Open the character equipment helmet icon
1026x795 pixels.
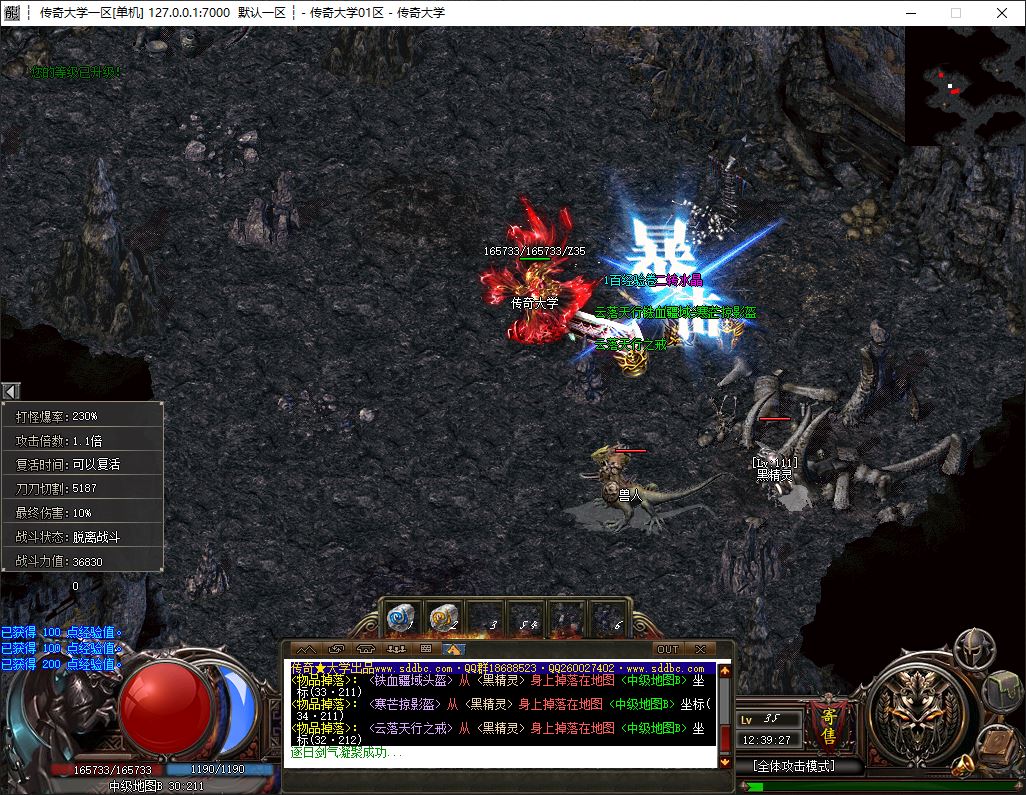973,650
